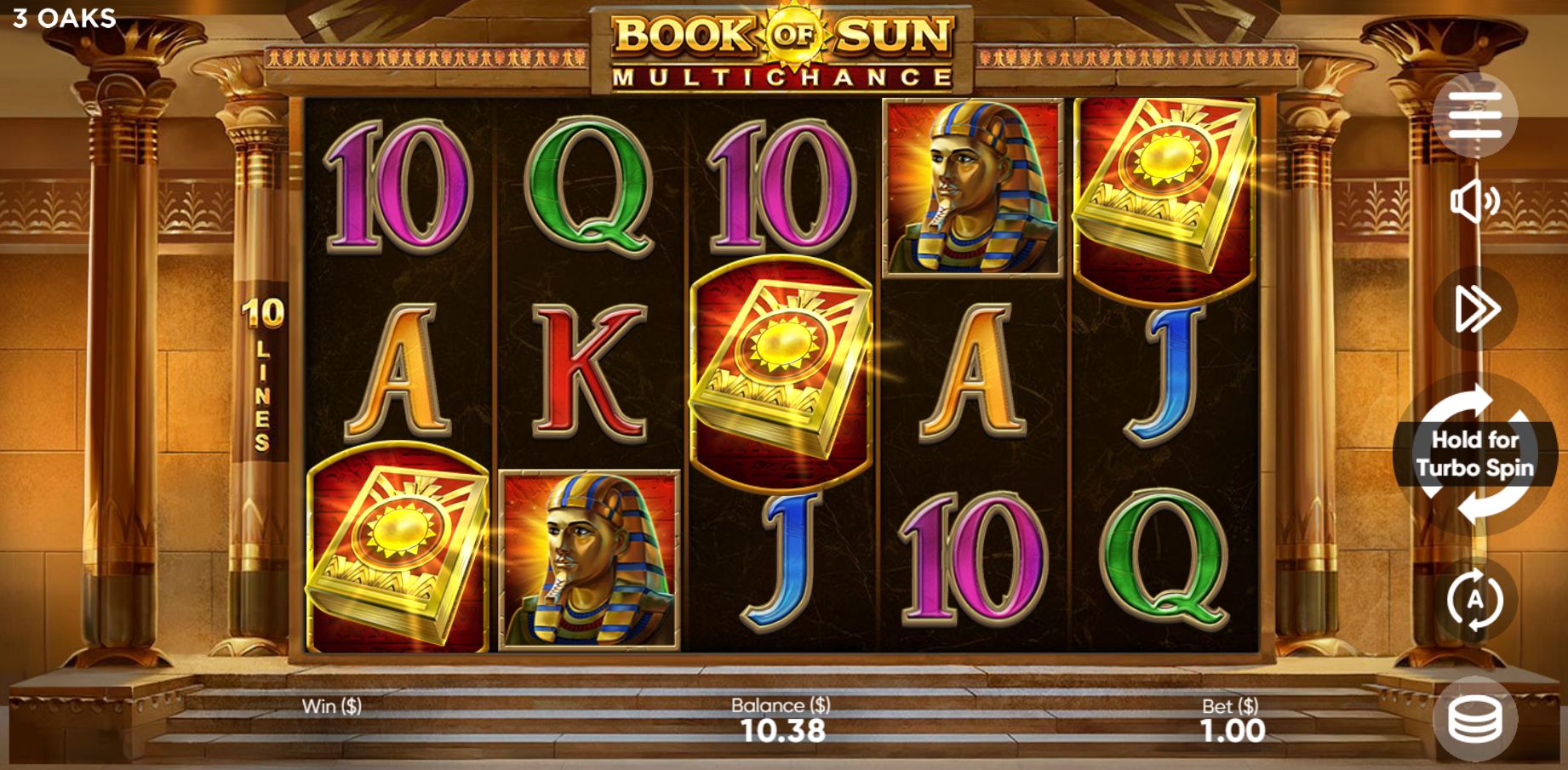This screenshot has width=1568, height=770.
Task: Click the 3 OAKS brand label
Action: pos(60,17)
